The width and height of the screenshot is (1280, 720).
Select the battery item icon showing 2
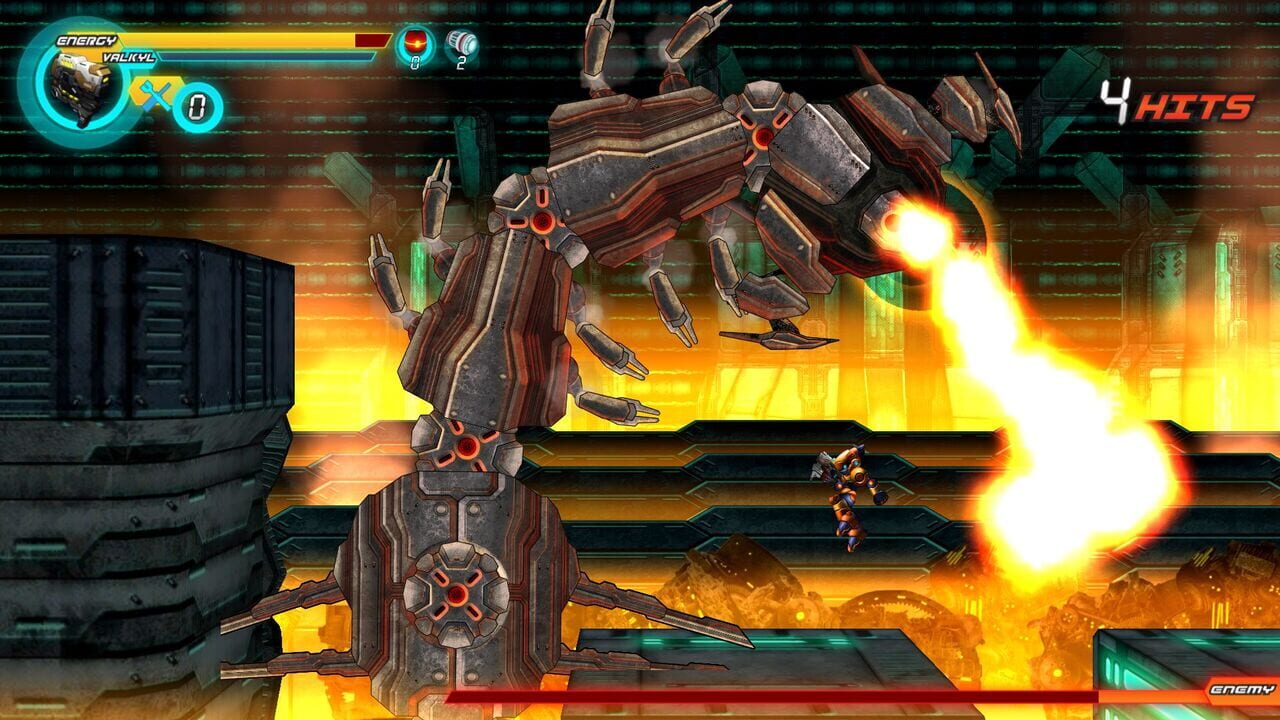point(460,43)
